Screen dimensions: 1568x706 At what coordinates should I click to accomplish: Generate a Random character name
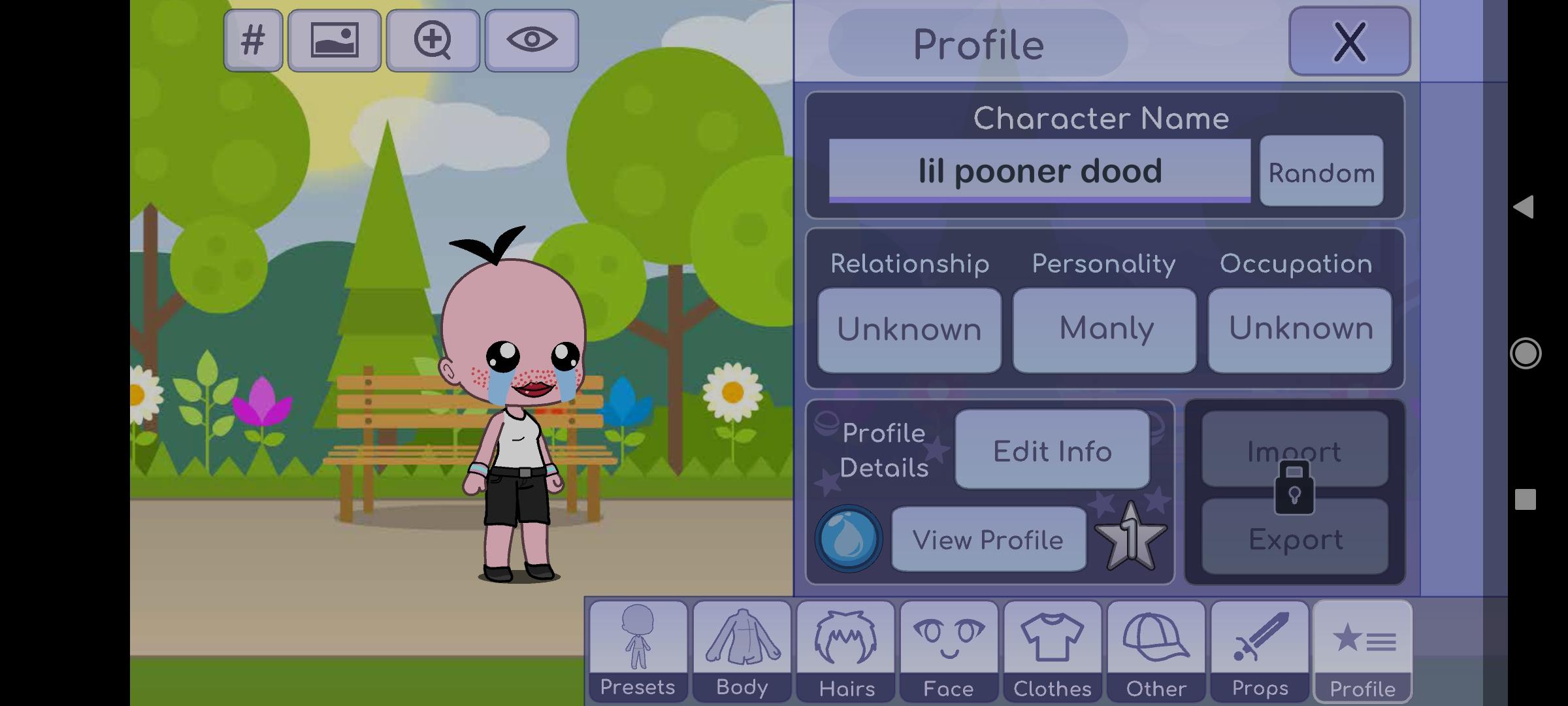(1321, 172)
